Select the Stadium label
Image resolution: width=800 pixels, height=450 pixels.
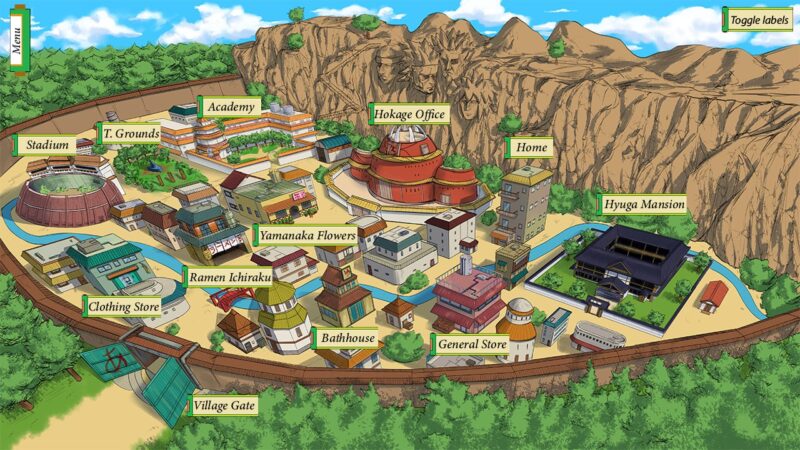coord(46,146)
